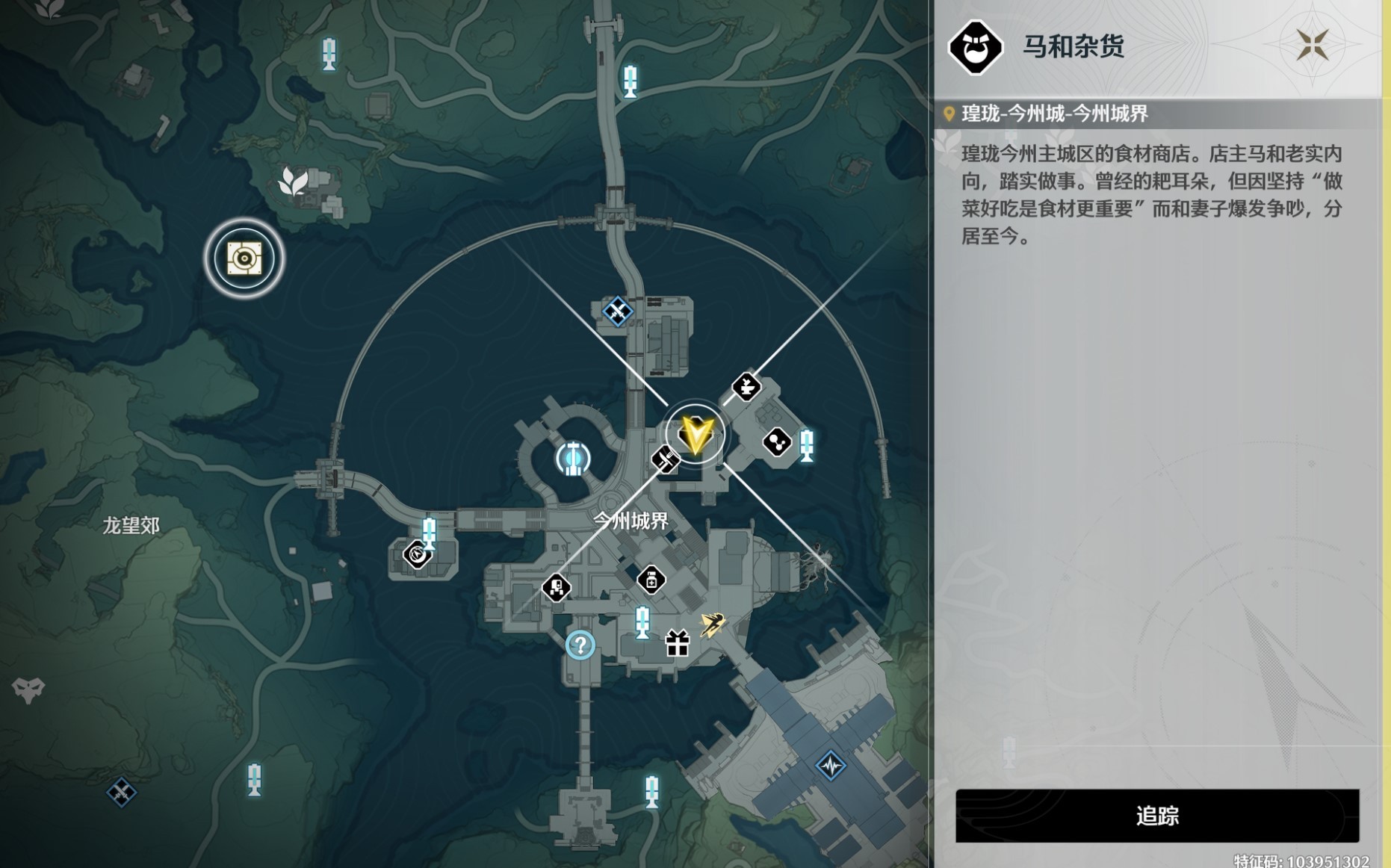The width and height of the screenshot is (1391, 868).
Task: Select the molecule synthesis station marker
Action: 777,441
